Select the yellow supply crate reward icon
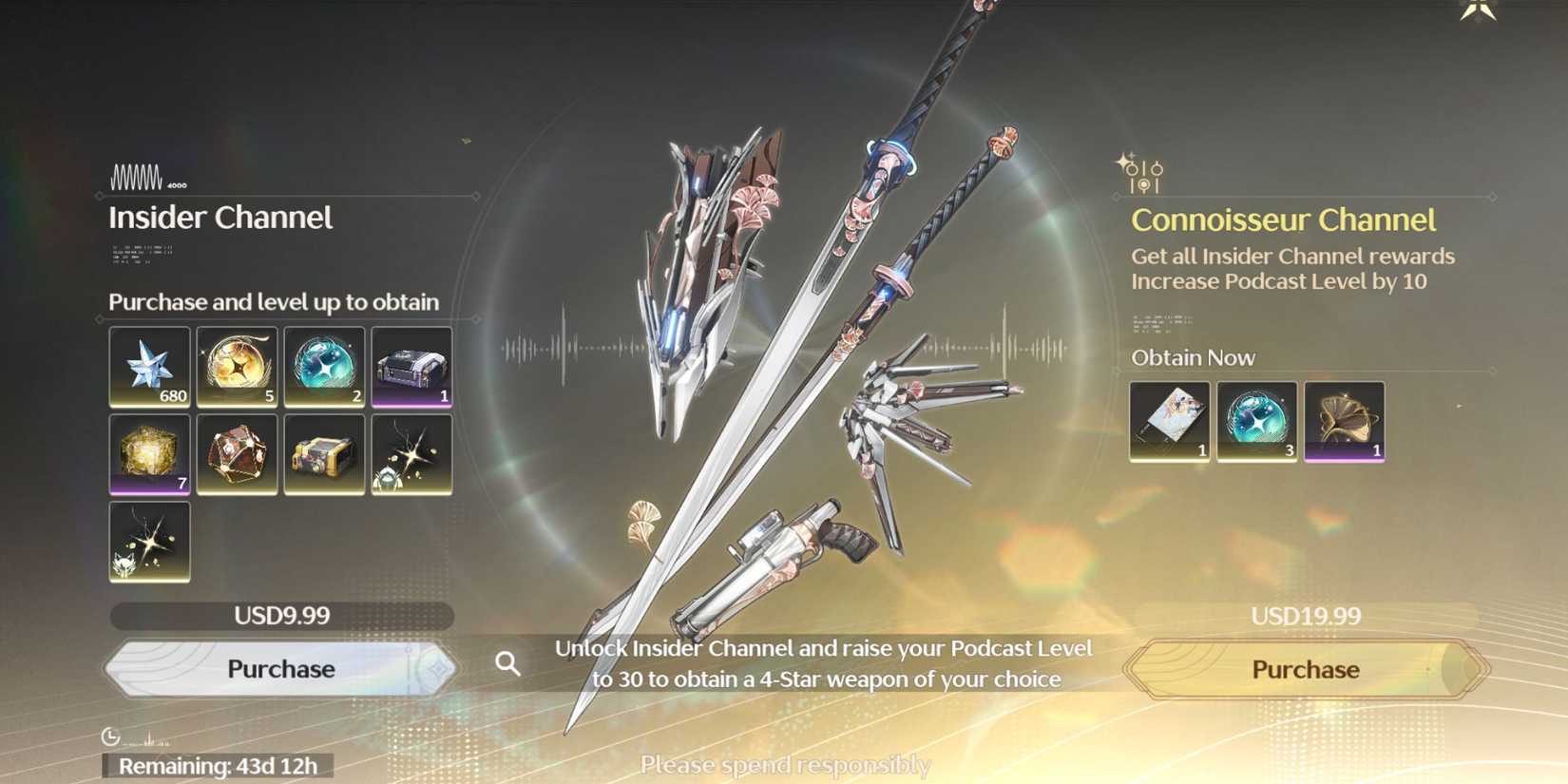 point(323,455)
